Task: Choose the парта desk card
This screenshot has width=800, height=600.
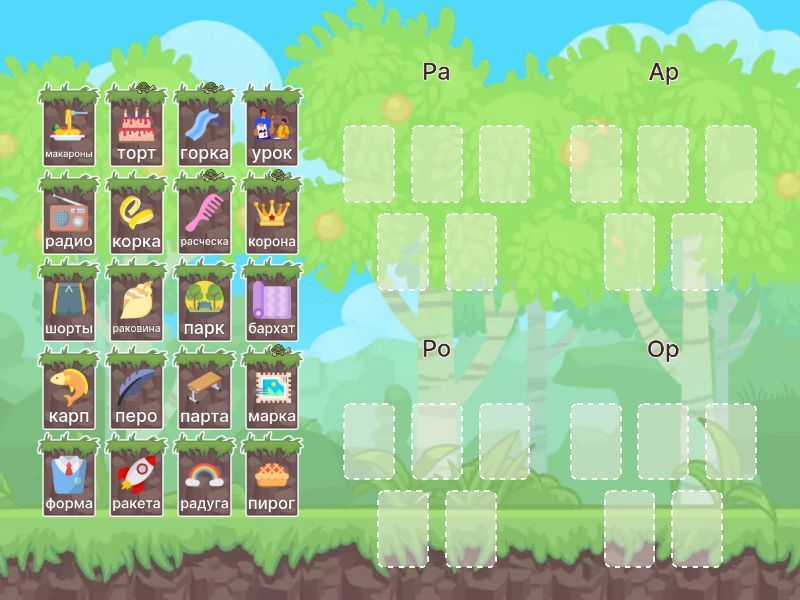Action: tap(204, 392)
